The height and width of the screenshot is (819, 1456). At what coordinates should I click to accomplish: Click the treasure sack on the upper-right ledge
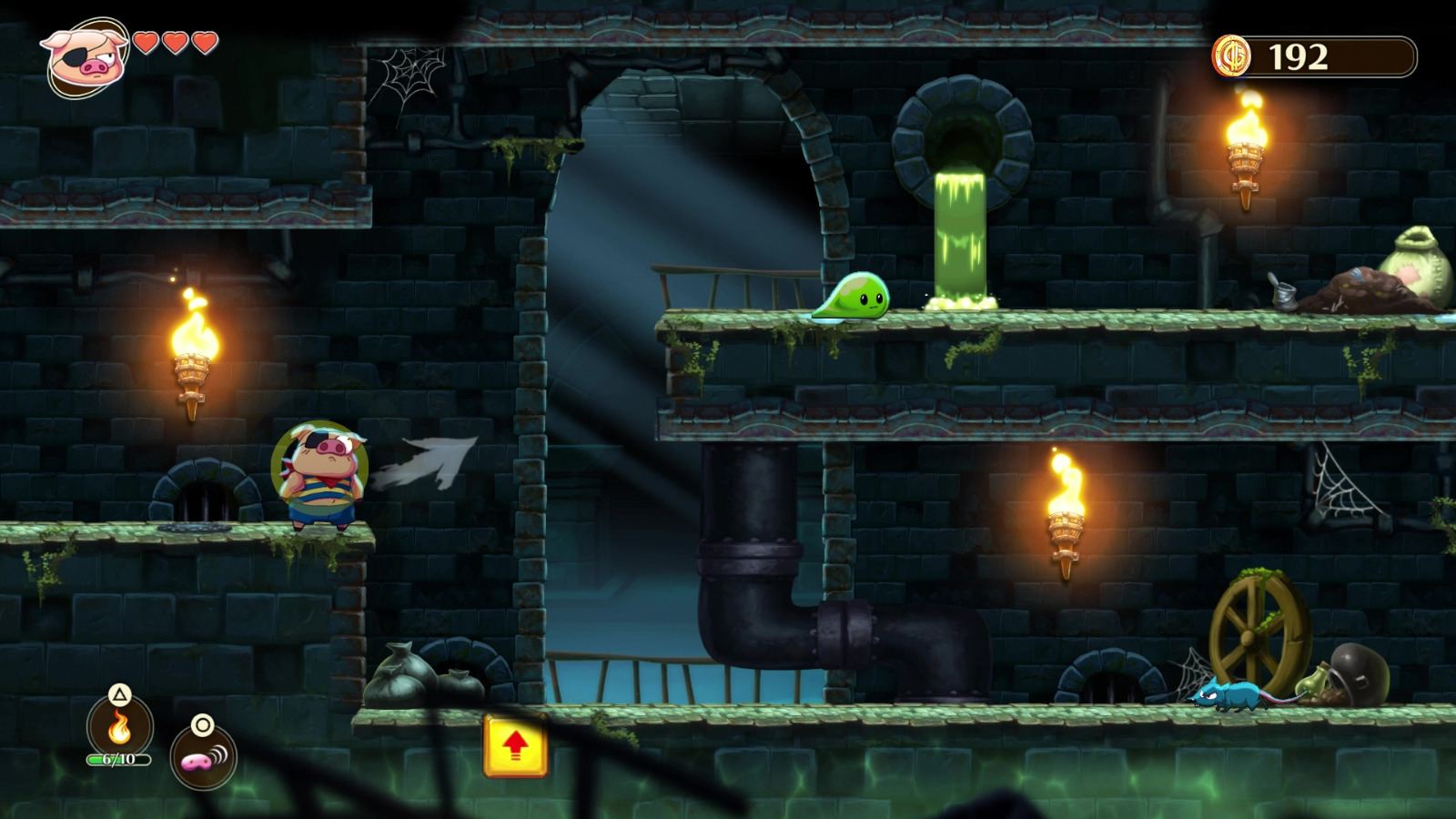coord(1420,264)
